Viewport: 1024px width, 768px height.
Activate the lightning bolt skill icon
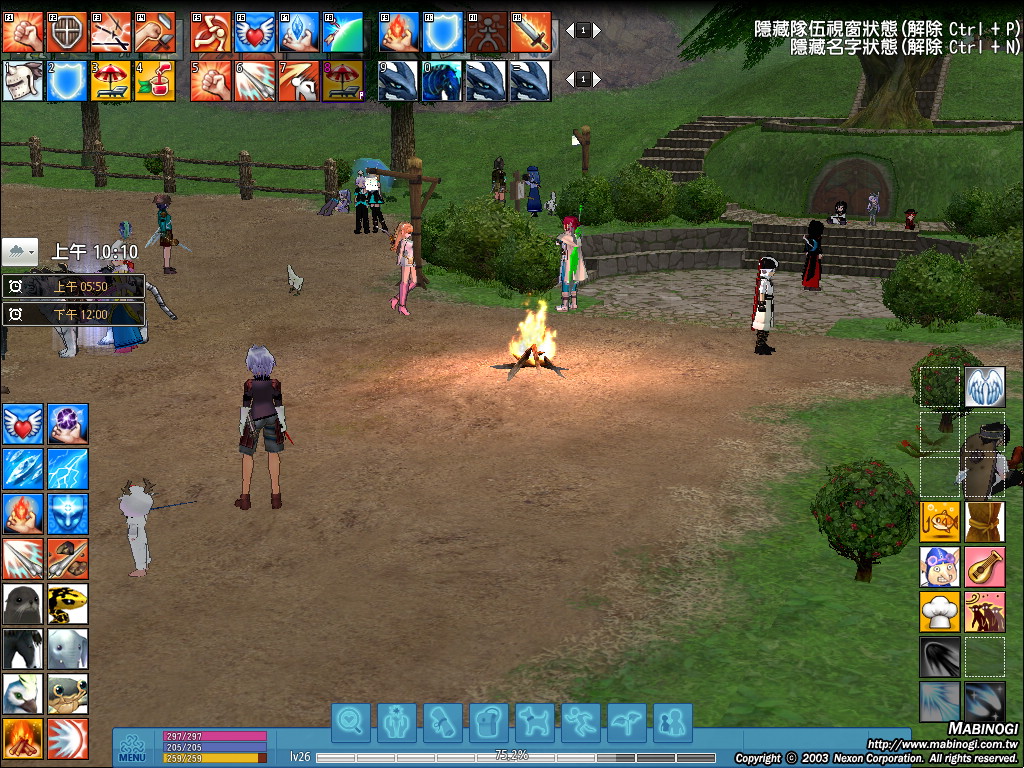68,468
